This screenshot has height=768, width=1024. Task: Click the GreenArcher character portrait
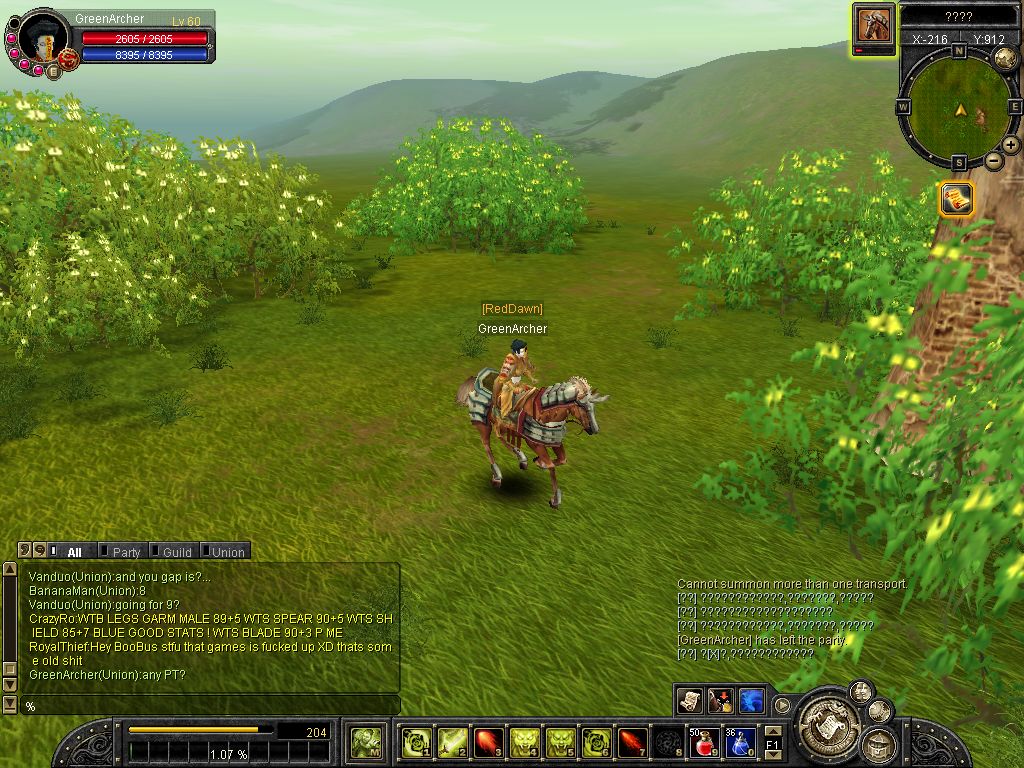(42, 38)
